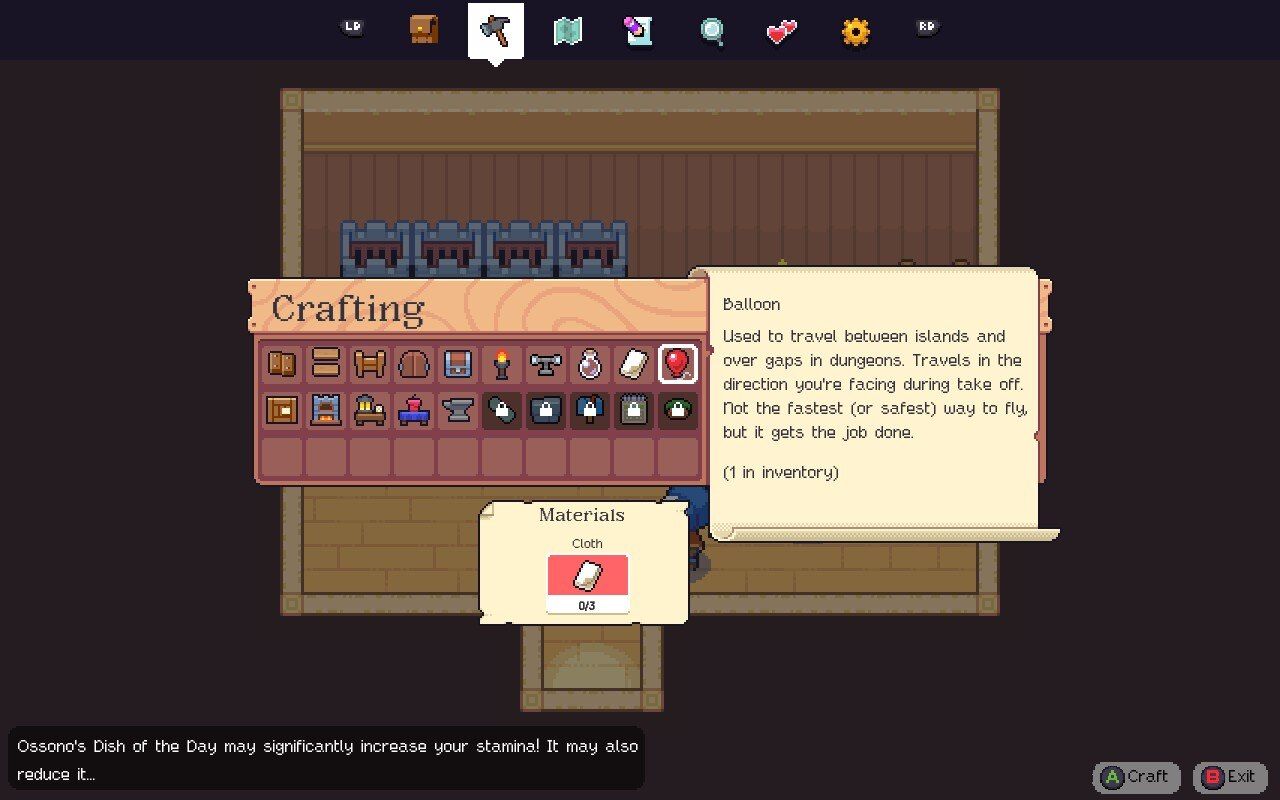Viewport: 1280px width, 800px height.
Task: Show the magnifying glass tab
Action: click(x=711, y=31)
